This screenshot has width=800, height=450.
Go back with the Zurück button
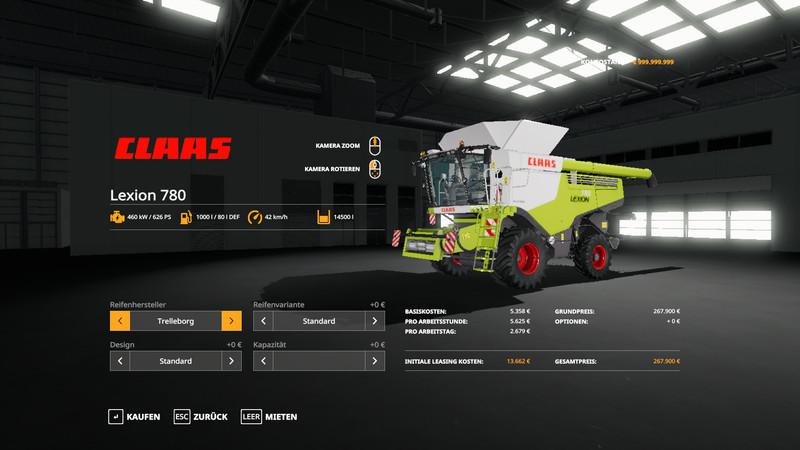[x=200, y=416]
